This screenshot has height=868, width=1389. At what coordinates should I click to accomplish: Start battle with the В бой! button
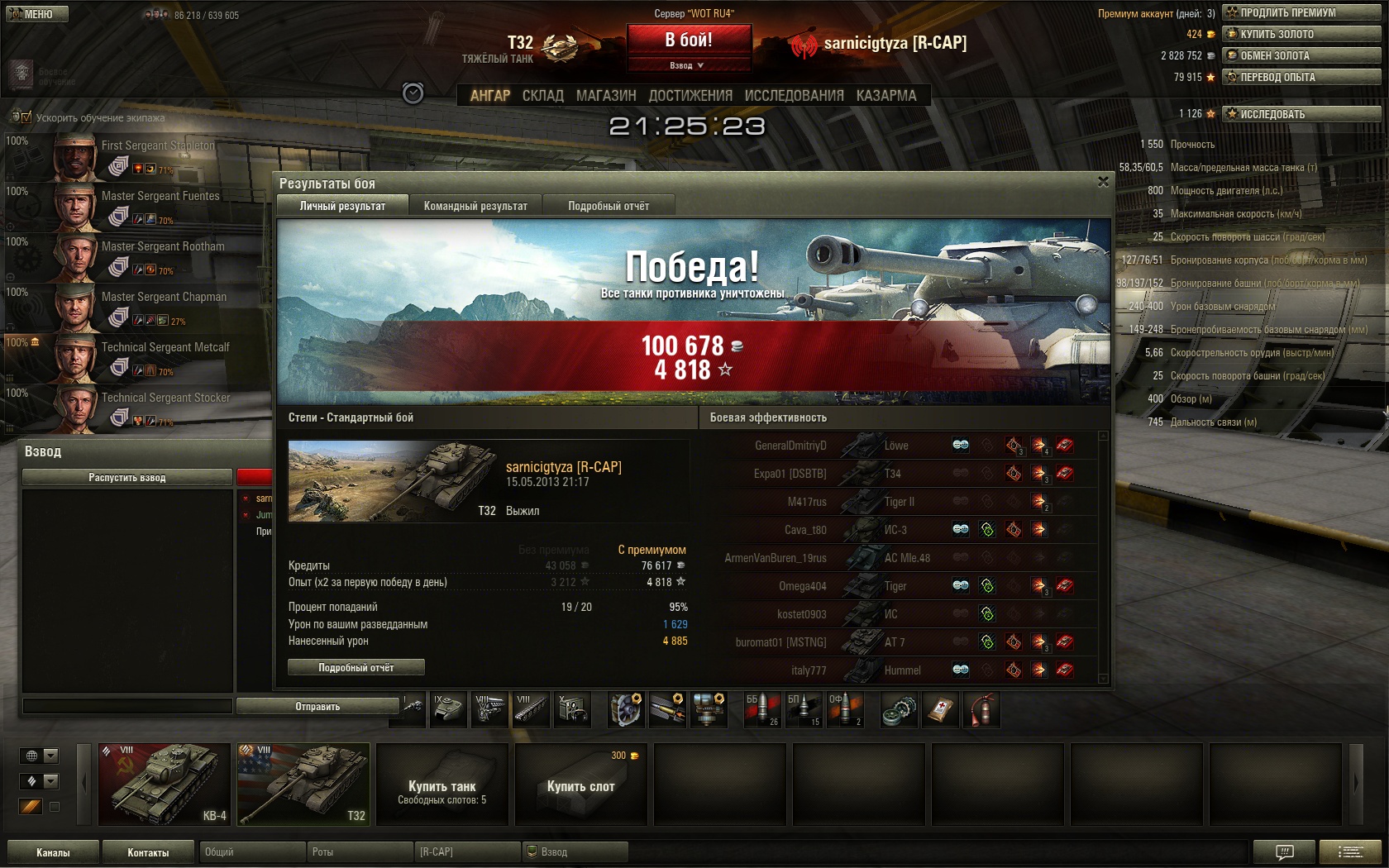pos(689,40)
